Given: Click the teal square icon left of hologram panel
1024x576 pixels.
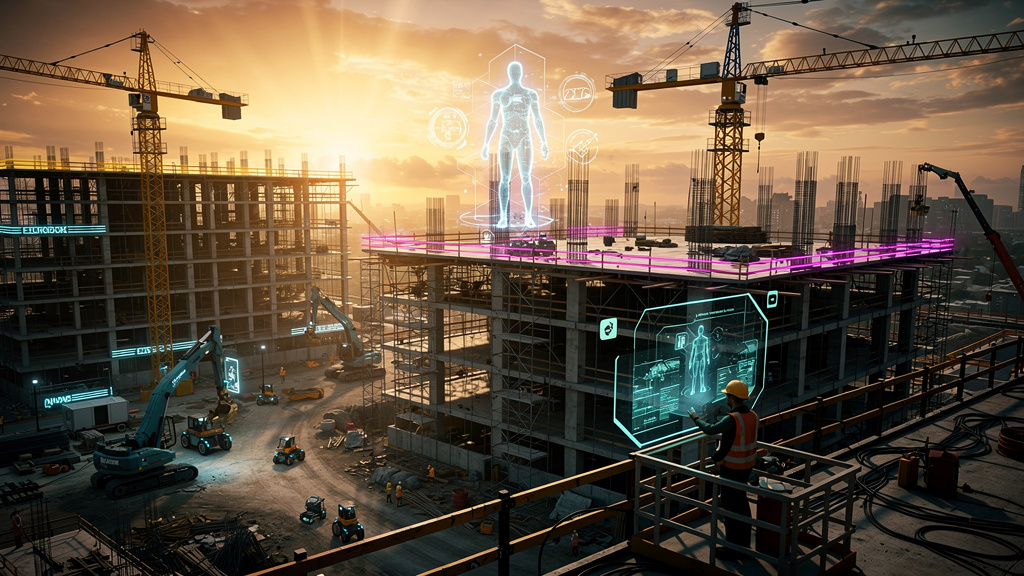Looking at the screenshot, I should point(607,328).
